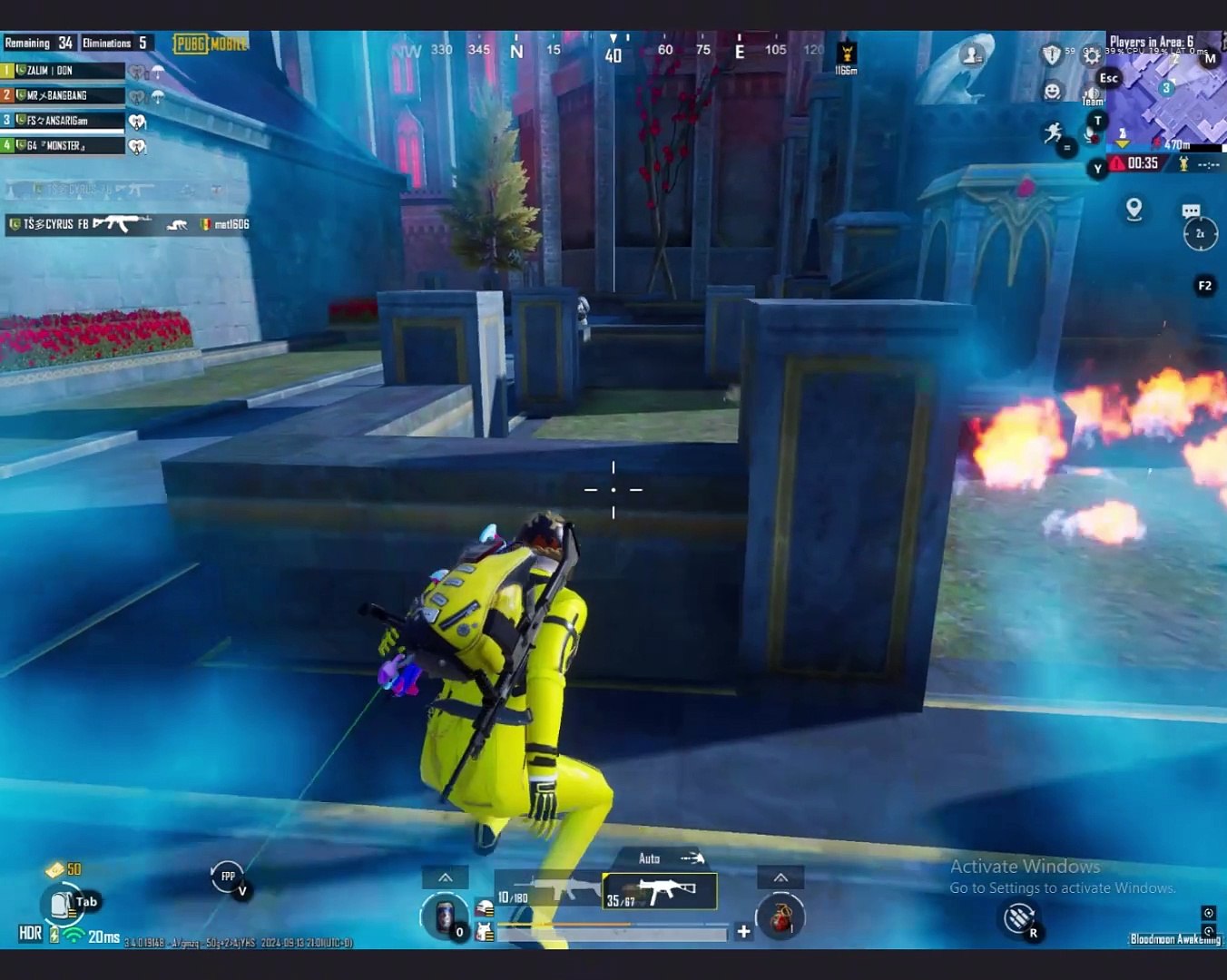Activate the 2x scope button
The width and height of the screenshot is (1227, 980).
coord(1200,234)
